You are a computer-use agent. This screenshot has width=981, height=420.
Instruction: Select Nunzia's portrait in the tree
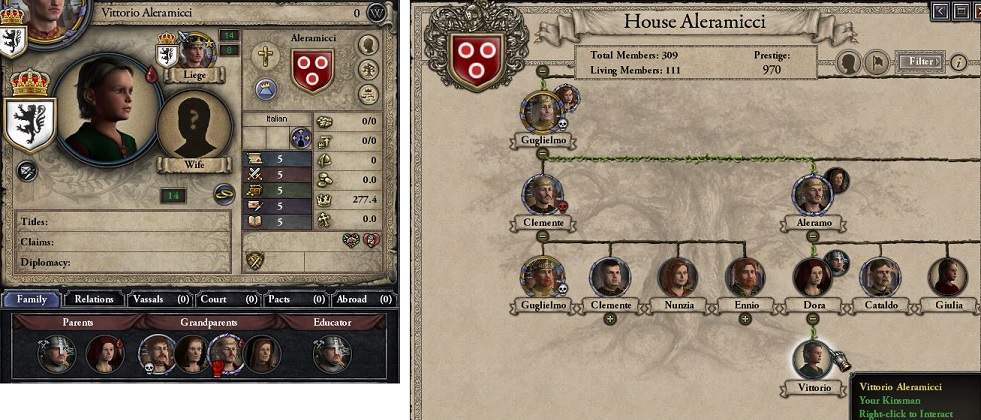pyautogui.click(x=678, y=277)
